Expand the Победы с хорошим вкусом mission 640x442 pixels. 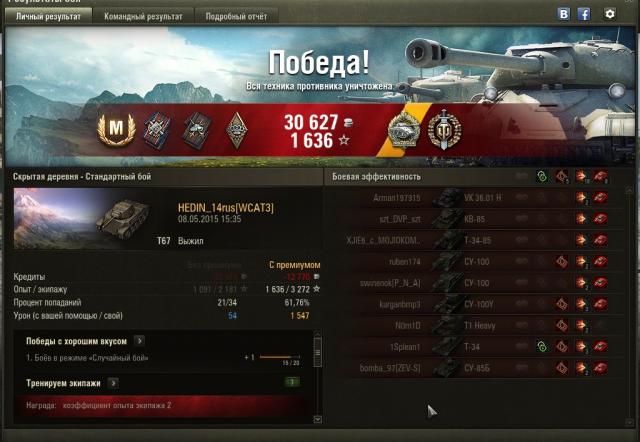click(x=140, y=341)
